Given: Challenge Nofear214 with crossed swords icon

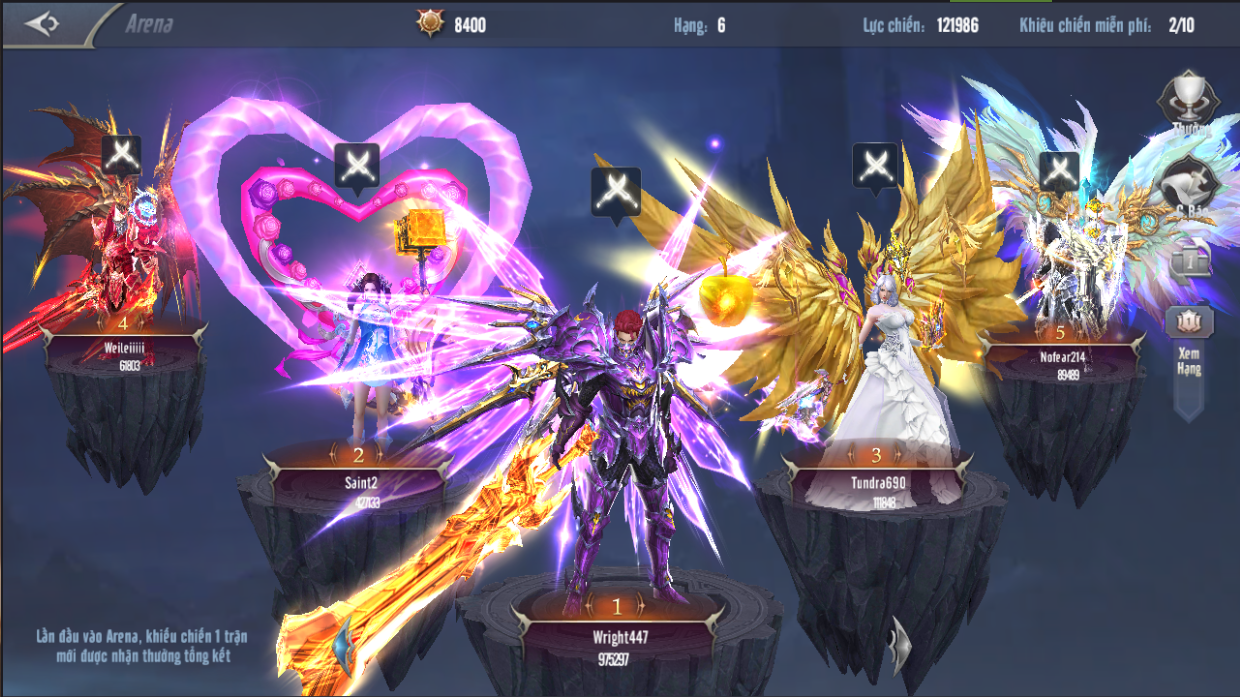Looking at the screenshot, I should [1059, 171].
